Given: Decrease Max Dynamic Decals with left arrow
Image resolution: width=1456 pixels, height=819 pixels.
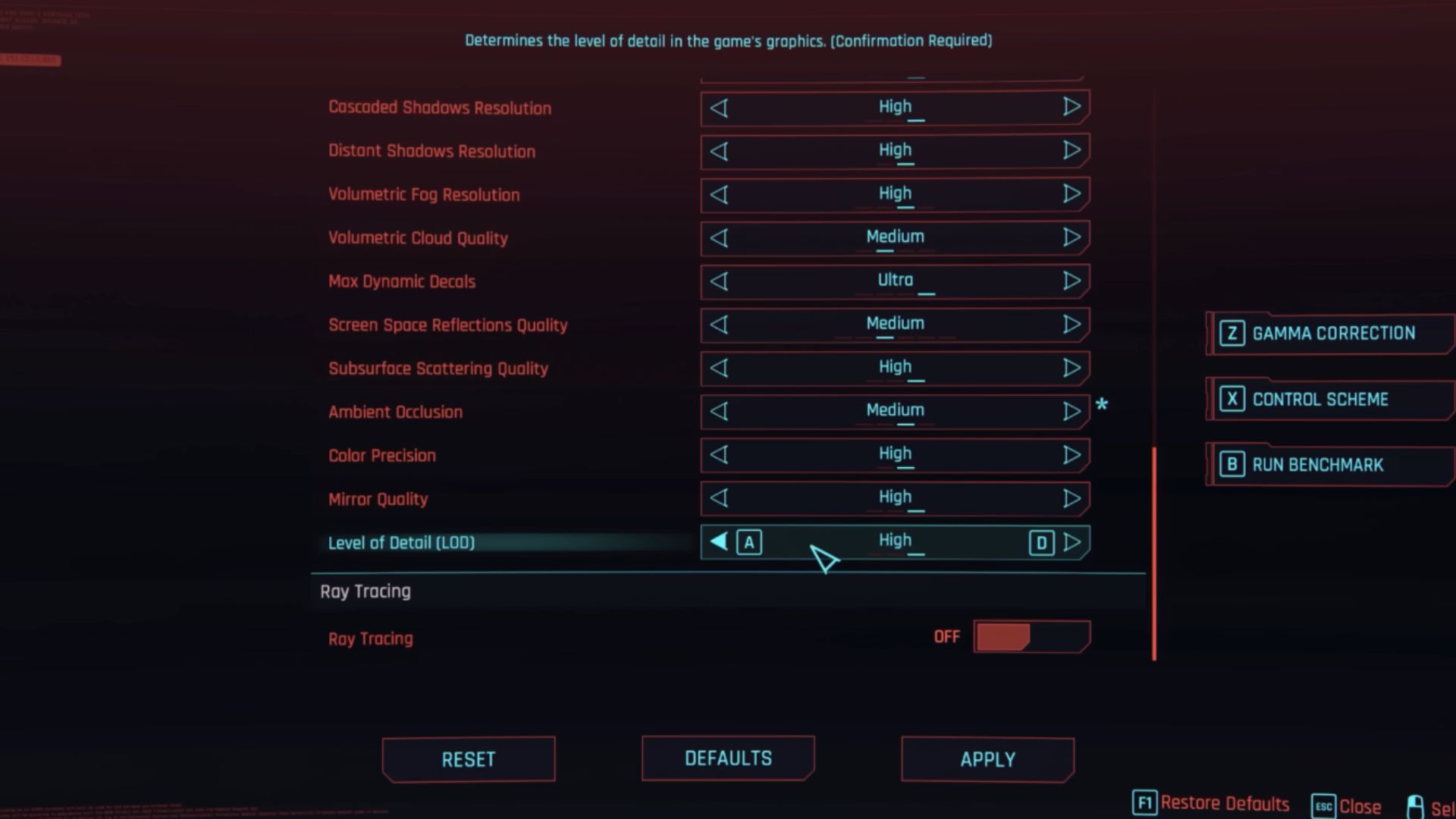Looking at the screenshot, I should click(719, 281).
